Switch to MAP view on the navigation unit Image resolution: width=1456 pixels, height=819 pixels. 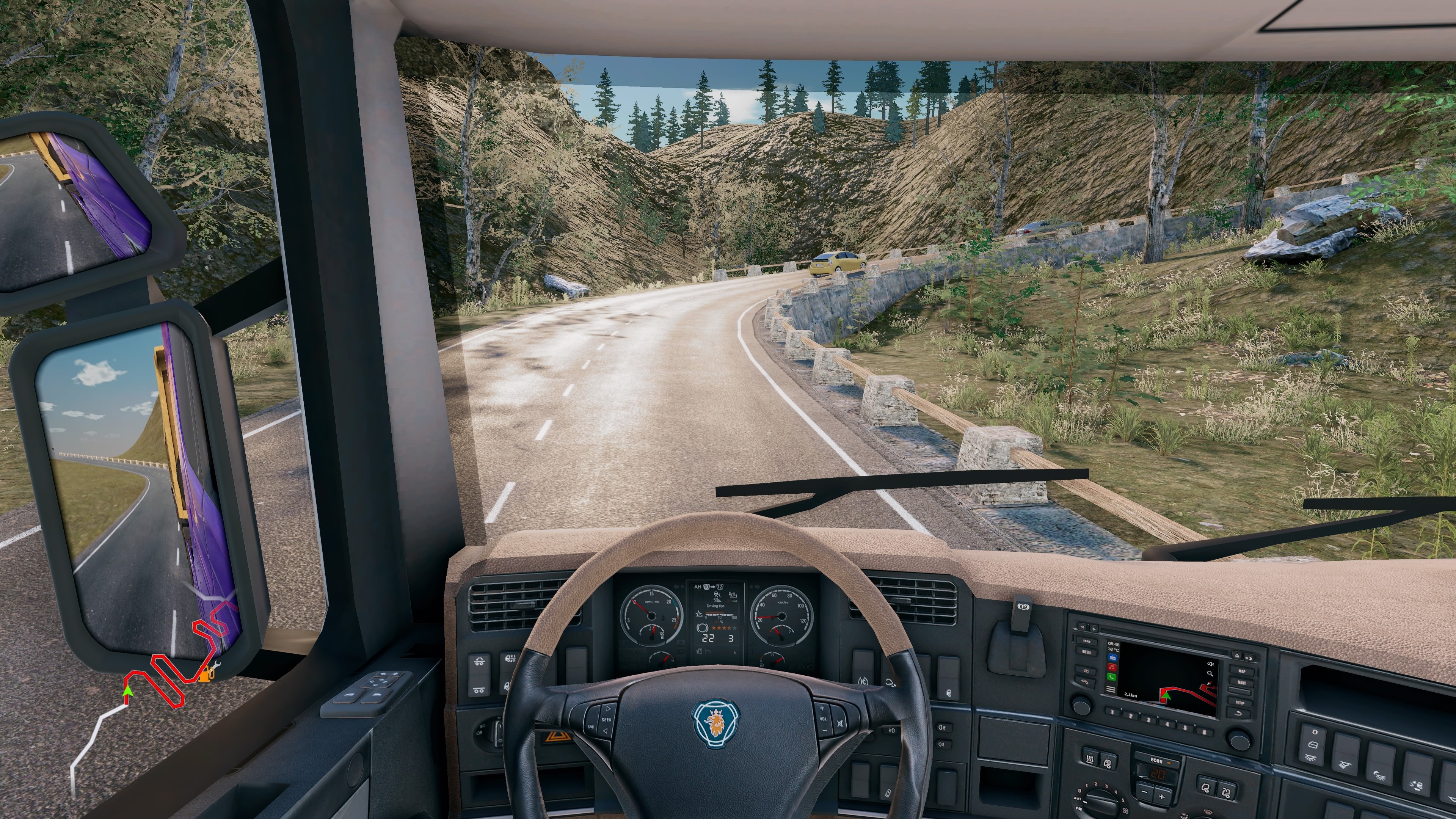(1243, 672)
